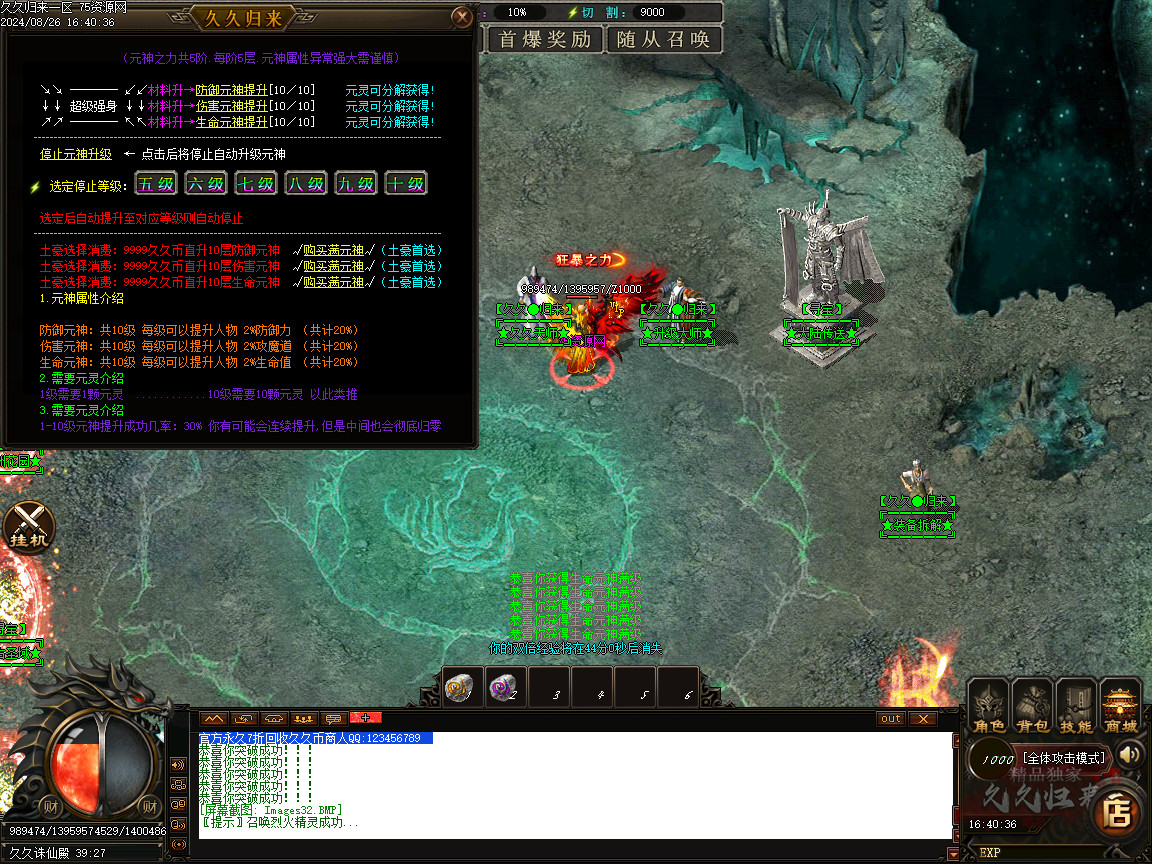The height and width of the screenshot is (864, 1152).
Task: Open the 首爆奖励 rewards panel
Action: coord(545,40)
